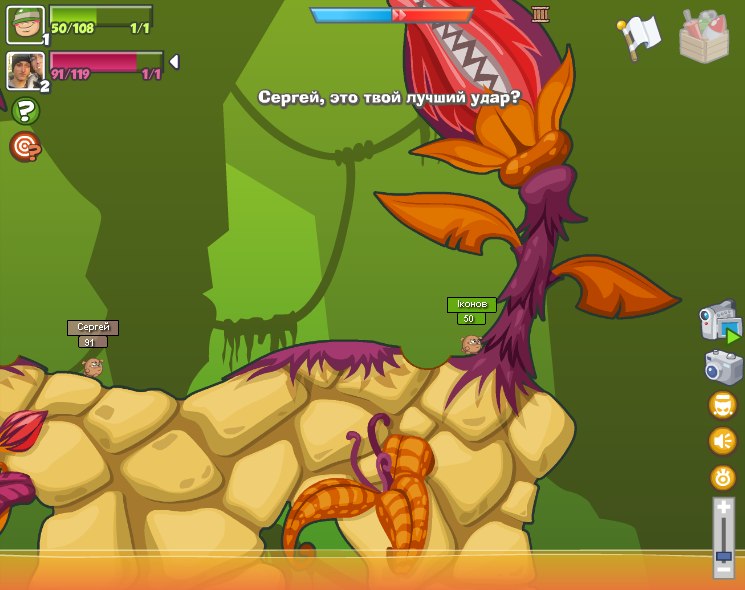The image size is (745, 590).
Task: Start video recording with the camcorder icon
Action: [x=720, y=323]
